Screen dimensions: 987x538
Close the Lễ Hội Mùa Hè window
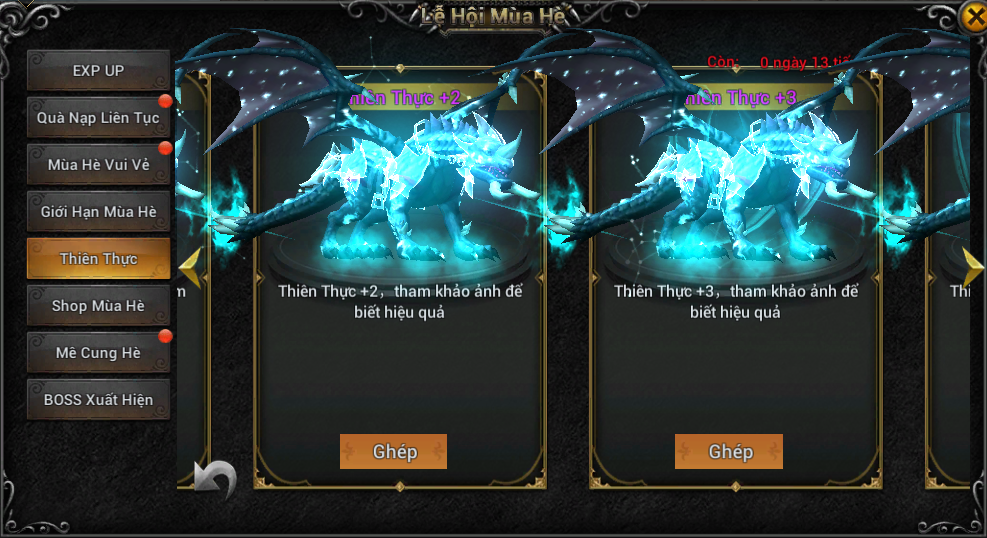click(x=973, y=17)
